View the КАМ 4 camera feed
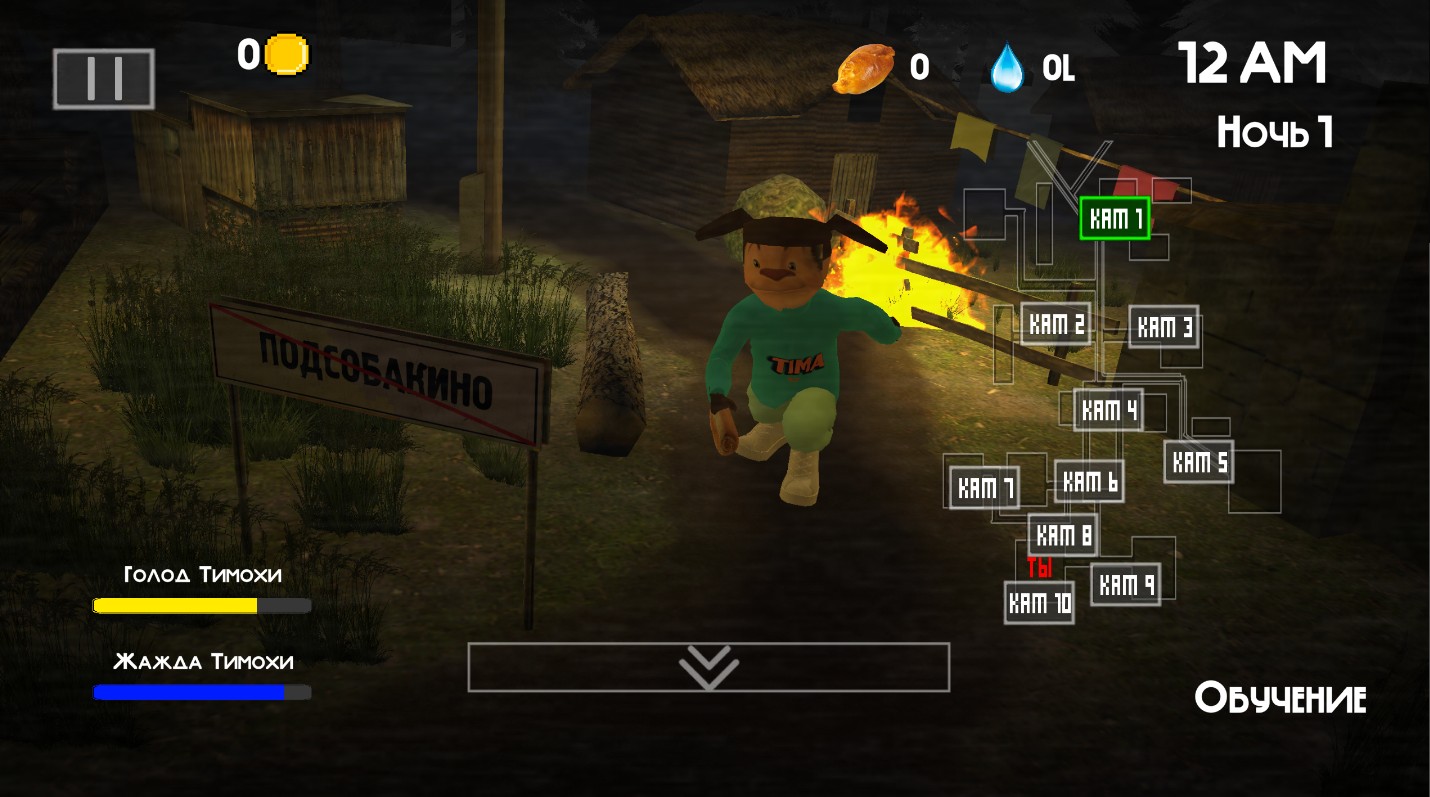Screen dimensions: 1430x797 (x=1108, y=409)
